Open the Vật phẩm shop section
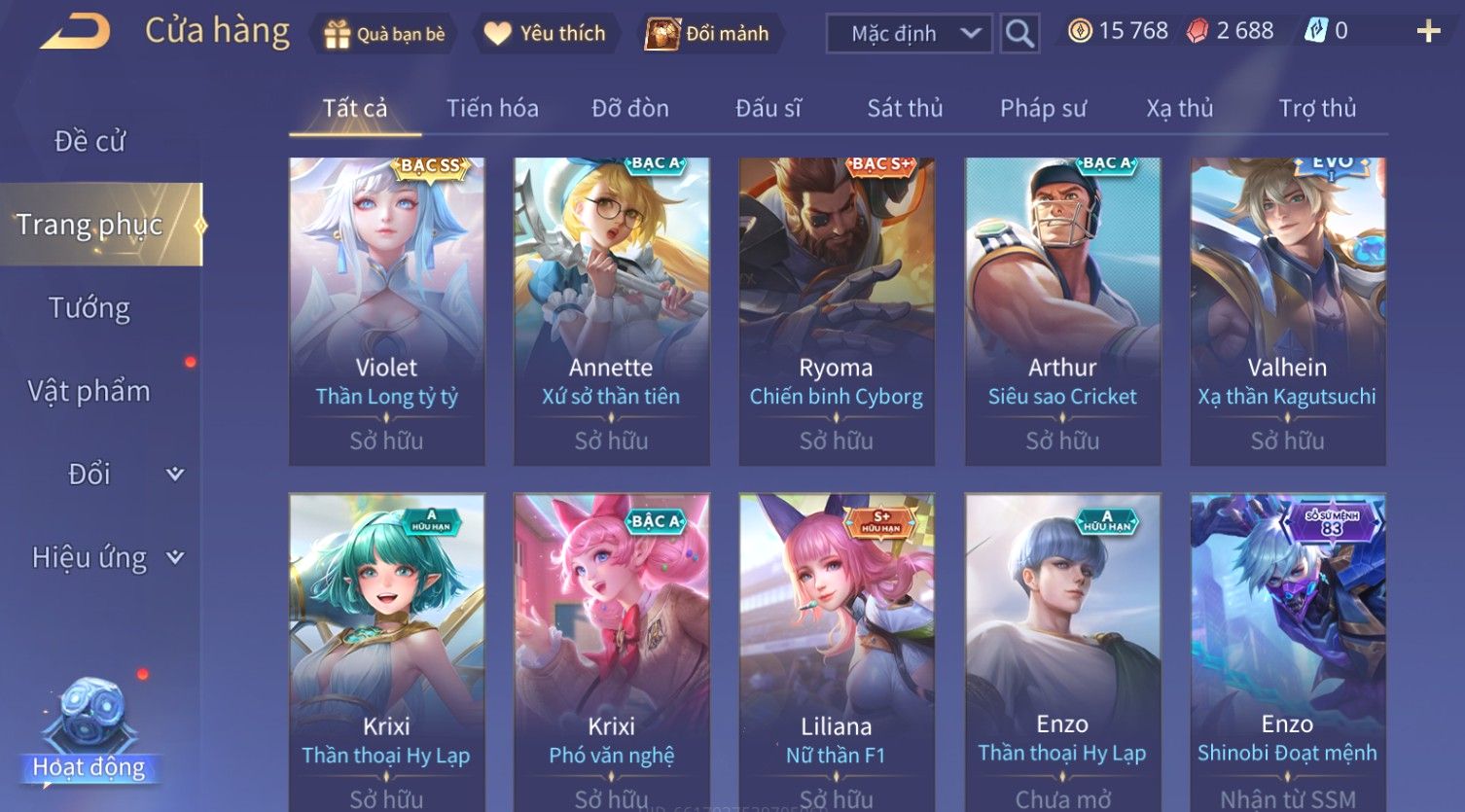Viewport: 1465px width, 812px height. point(89,391)
